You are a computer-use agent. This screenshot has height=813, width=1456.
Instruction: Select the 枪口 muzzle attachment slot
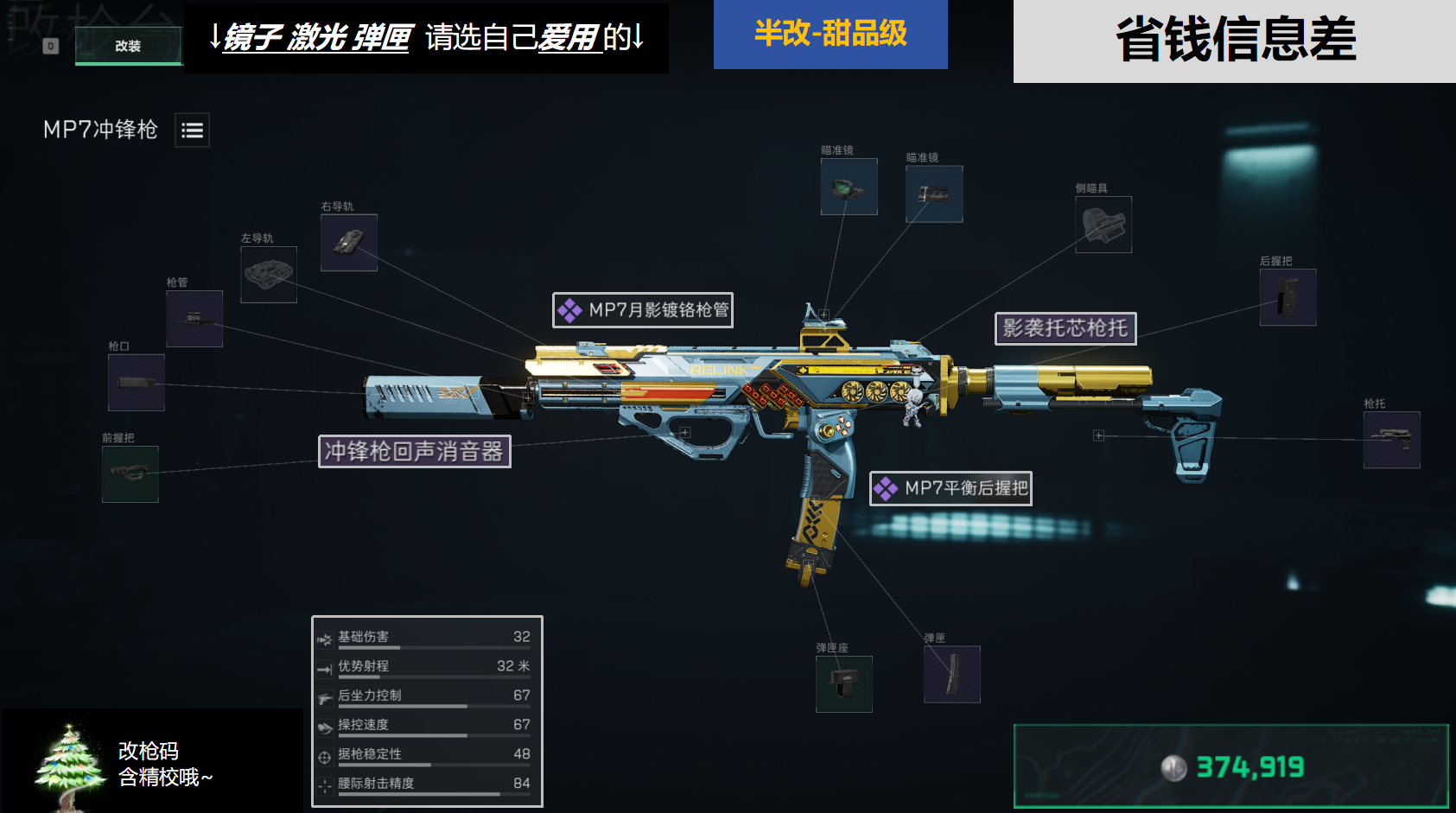135,381
